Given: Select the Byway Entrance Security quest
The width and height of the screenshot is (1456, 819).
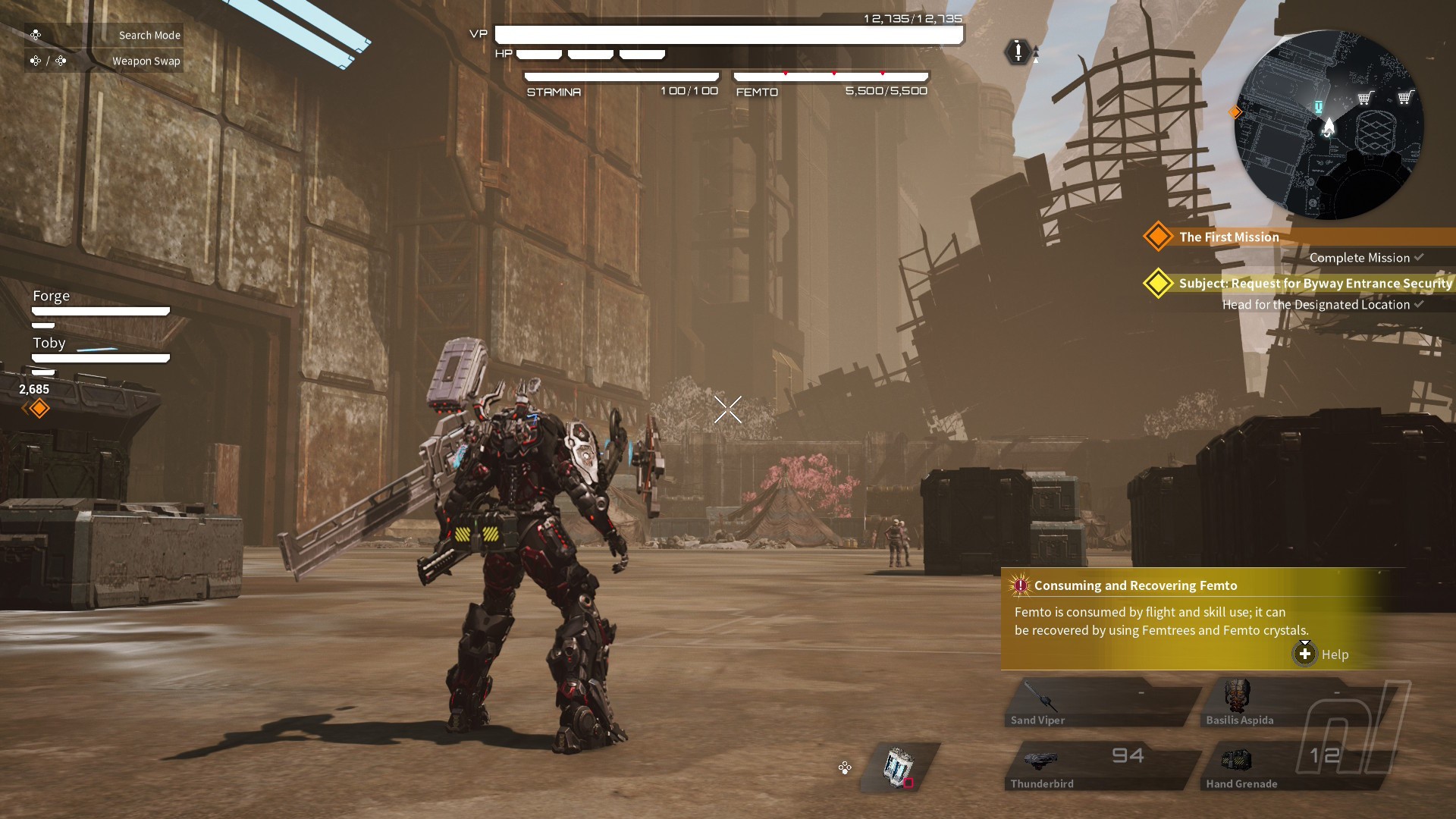Looking at the screenshot, I should [x=1314, y=284].
